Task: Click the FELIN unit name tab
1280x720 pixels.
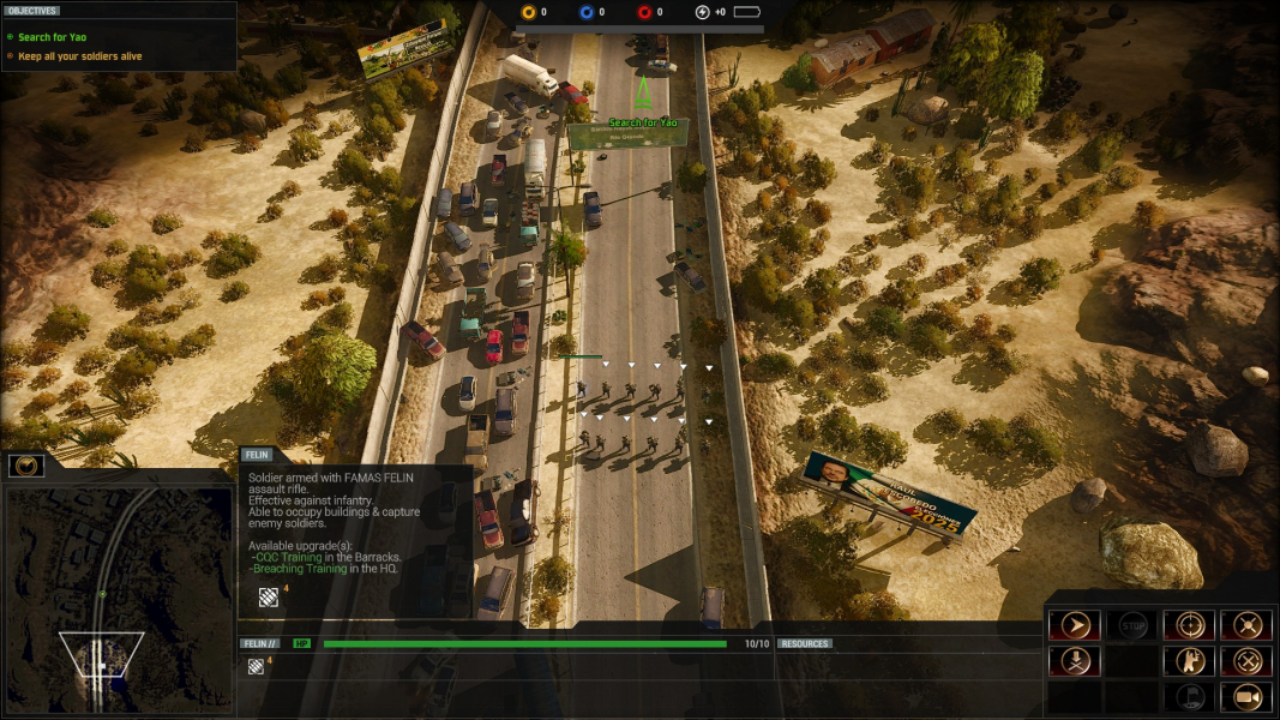Action: 257,455
